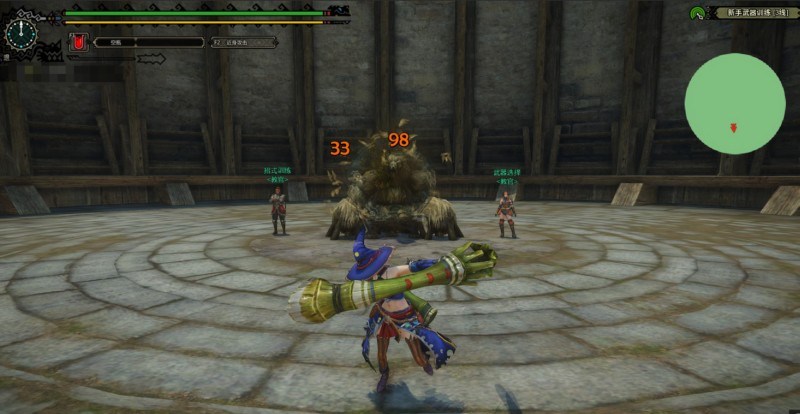Image resolution: width=800 pixels, height=414 pixels.
Task: Select the red weapon phial icon
Action: click(x=77, y=43)
